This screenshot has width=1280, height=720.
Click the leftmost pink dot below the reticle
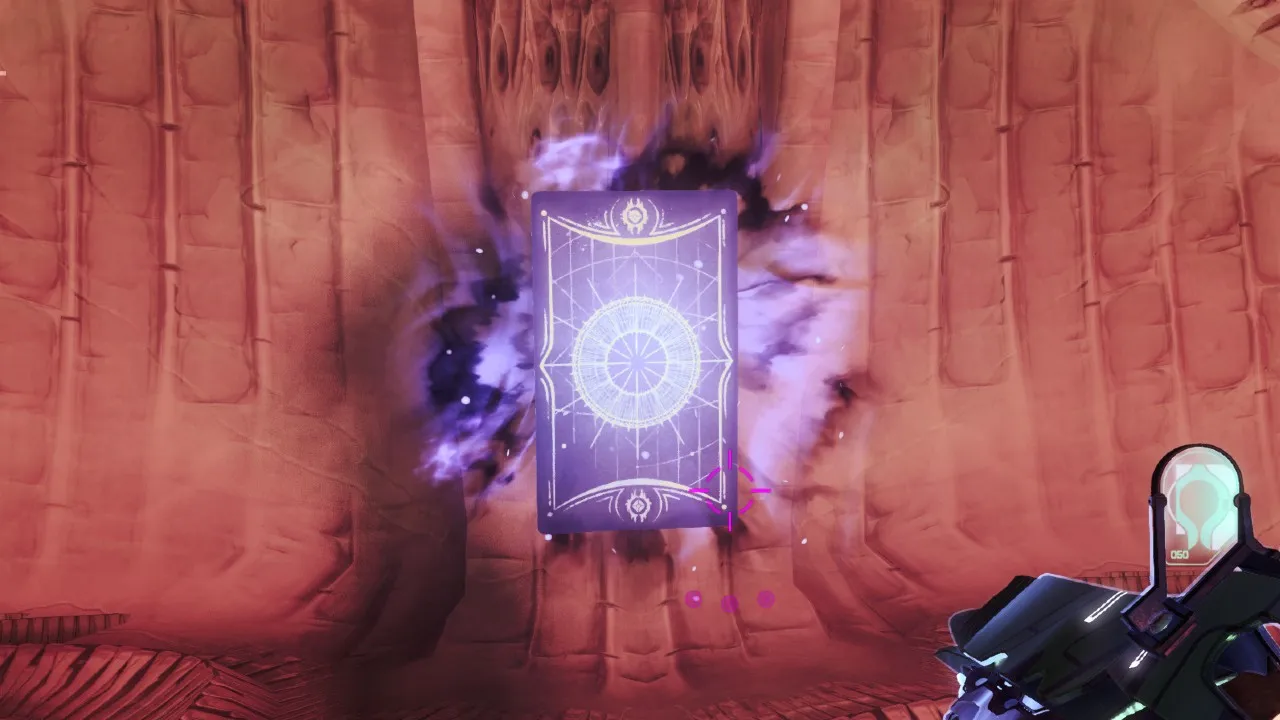point(692,600)
